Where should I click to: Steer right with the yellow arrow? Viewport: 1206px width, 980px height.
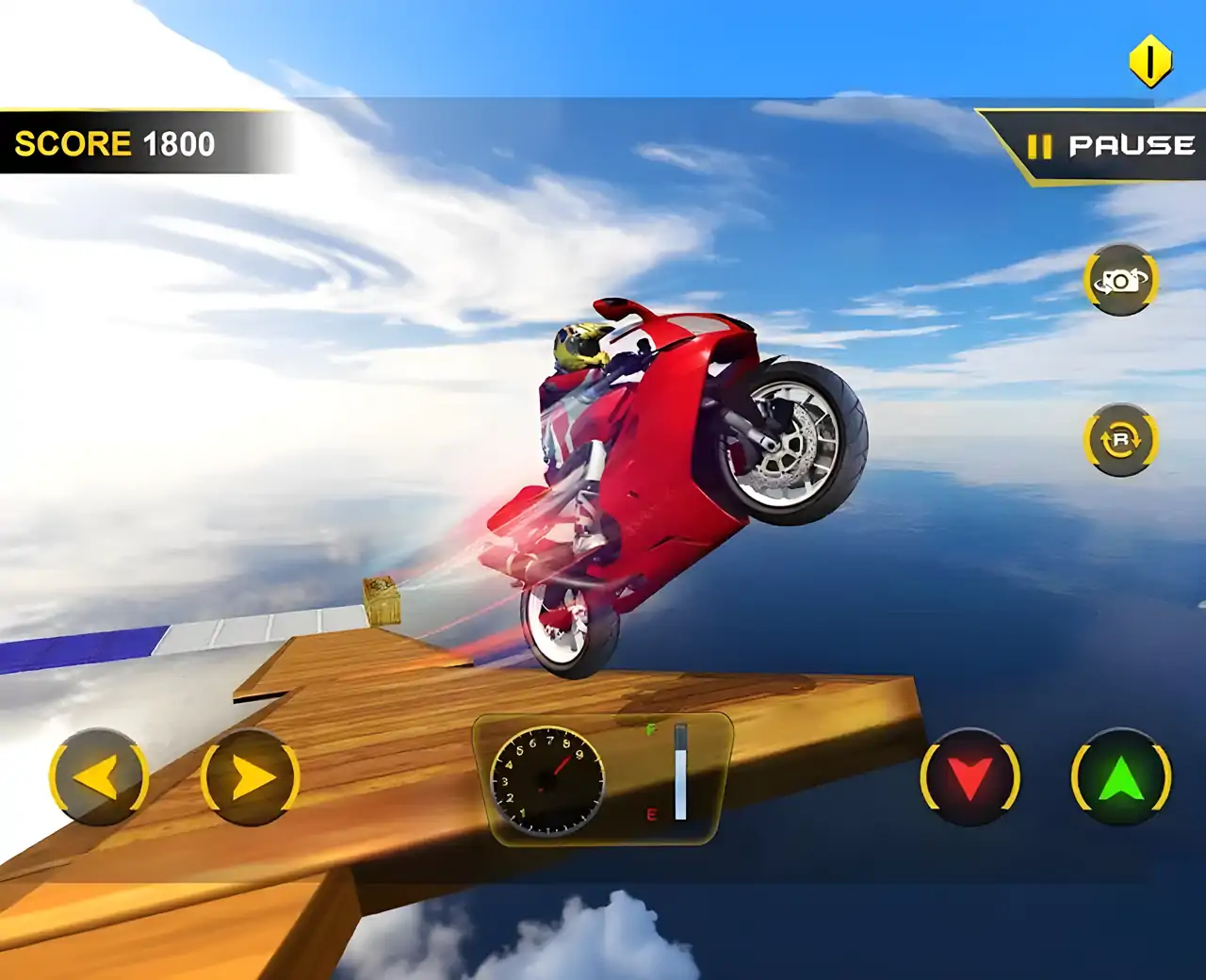tap(250, 778)
